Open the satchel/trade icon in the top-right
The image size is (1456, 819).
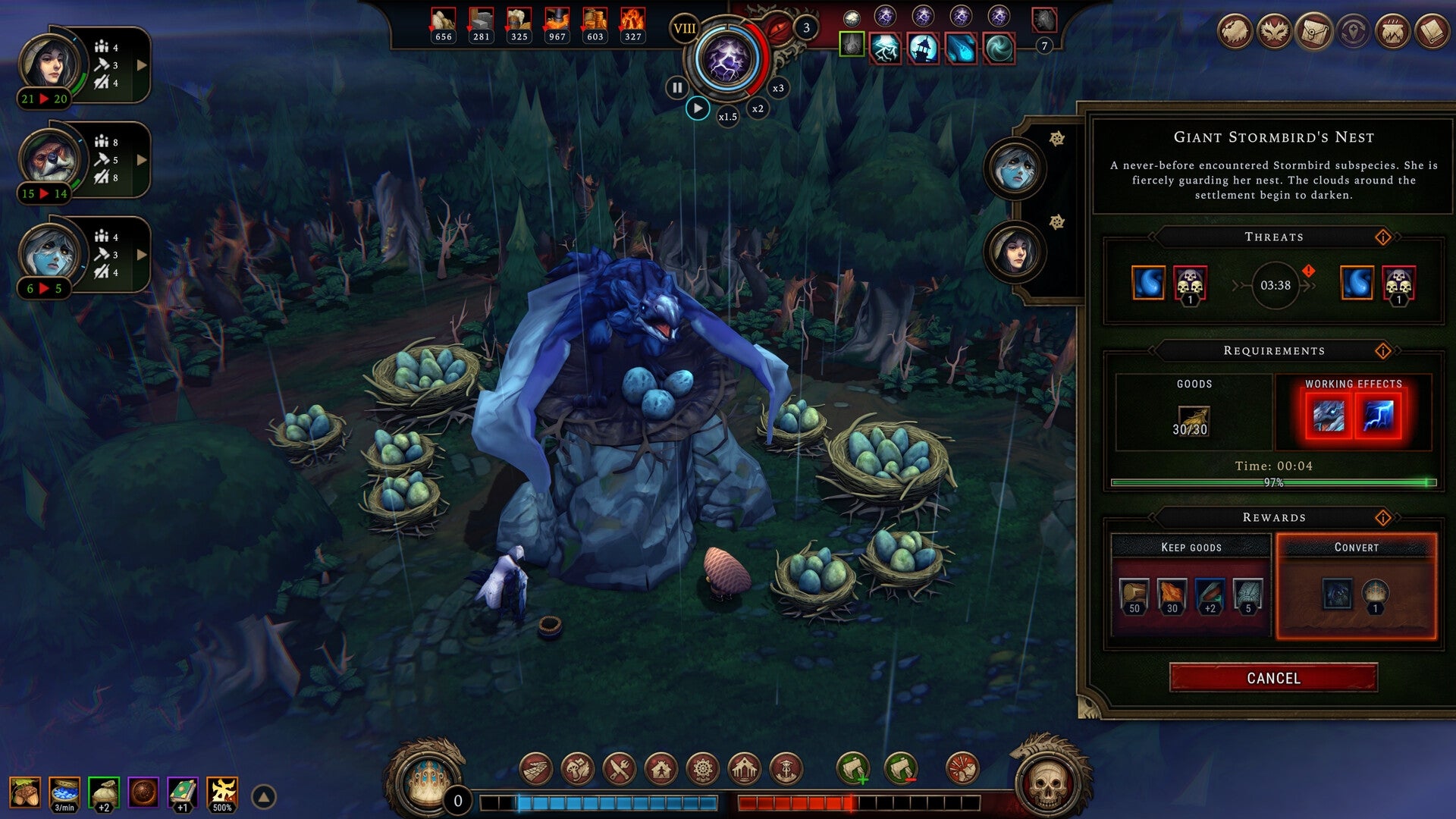click(x=1313, y=32)
